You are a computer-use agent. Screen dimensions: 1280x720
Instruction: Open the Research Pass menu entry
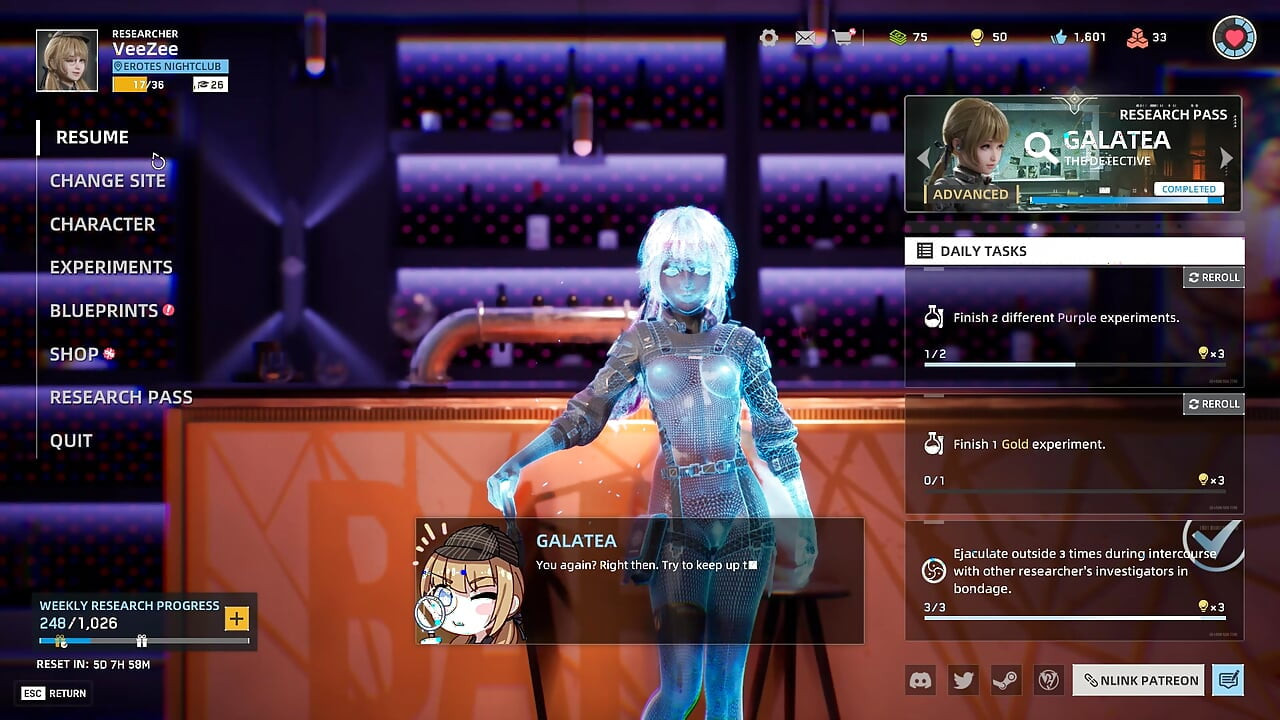pos(121,397)
